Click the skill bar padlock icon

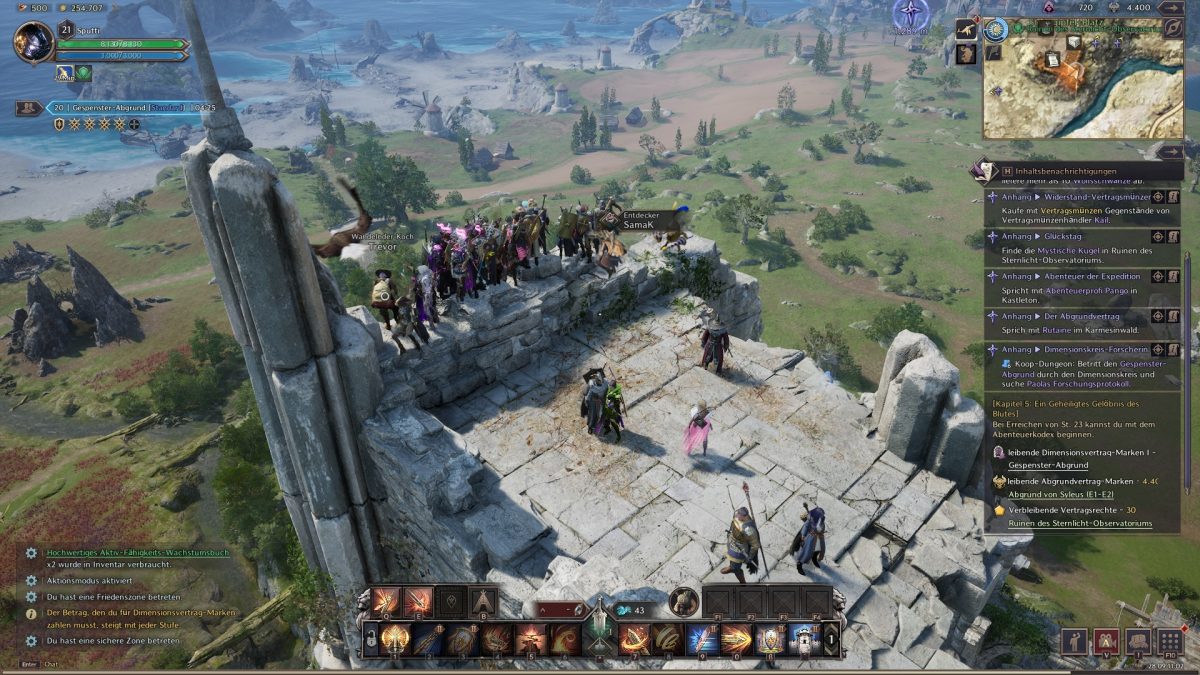click(371, 640)
